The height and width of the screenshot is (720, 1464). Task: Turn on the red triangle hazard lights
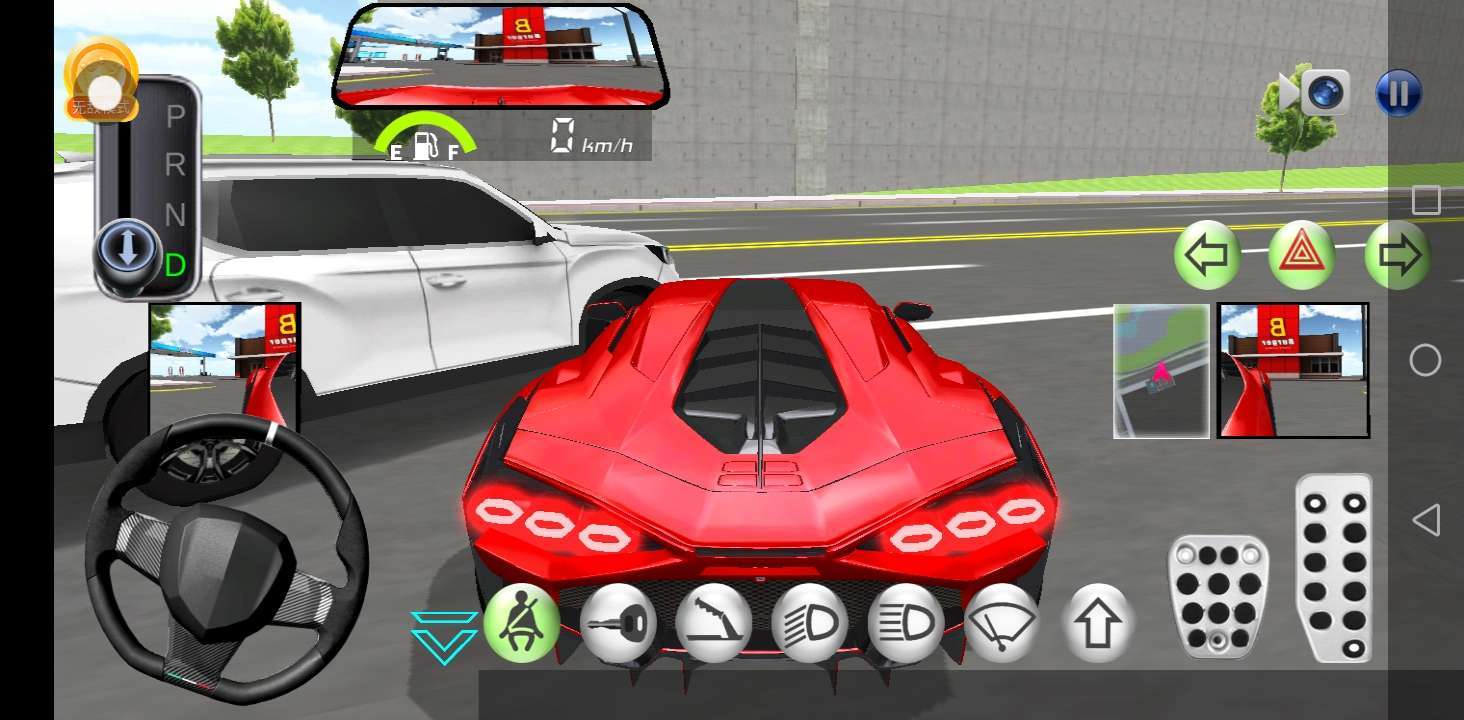tap(1302, 255)
